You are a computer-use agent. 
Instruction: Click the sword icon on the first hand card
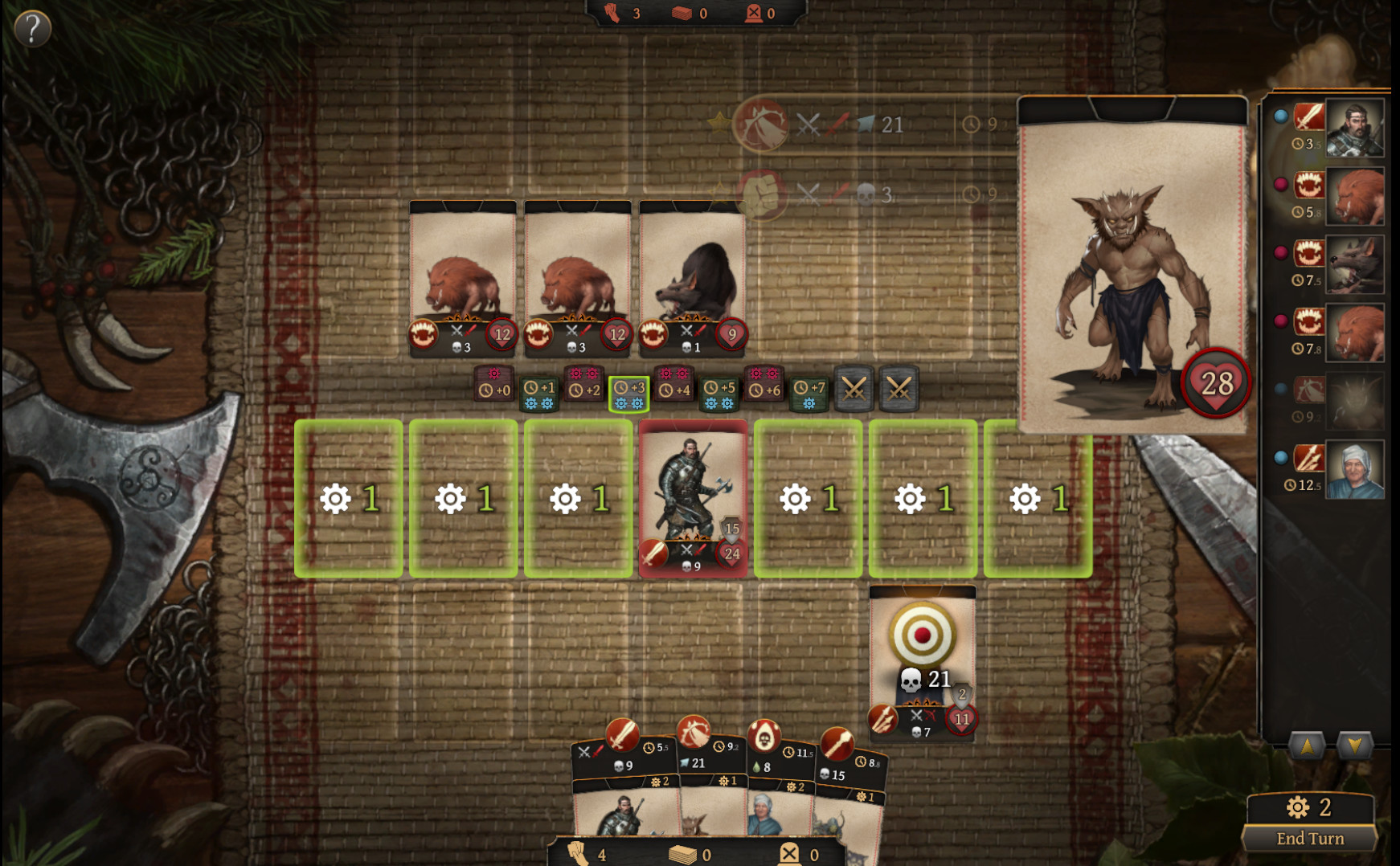[621, 733]
